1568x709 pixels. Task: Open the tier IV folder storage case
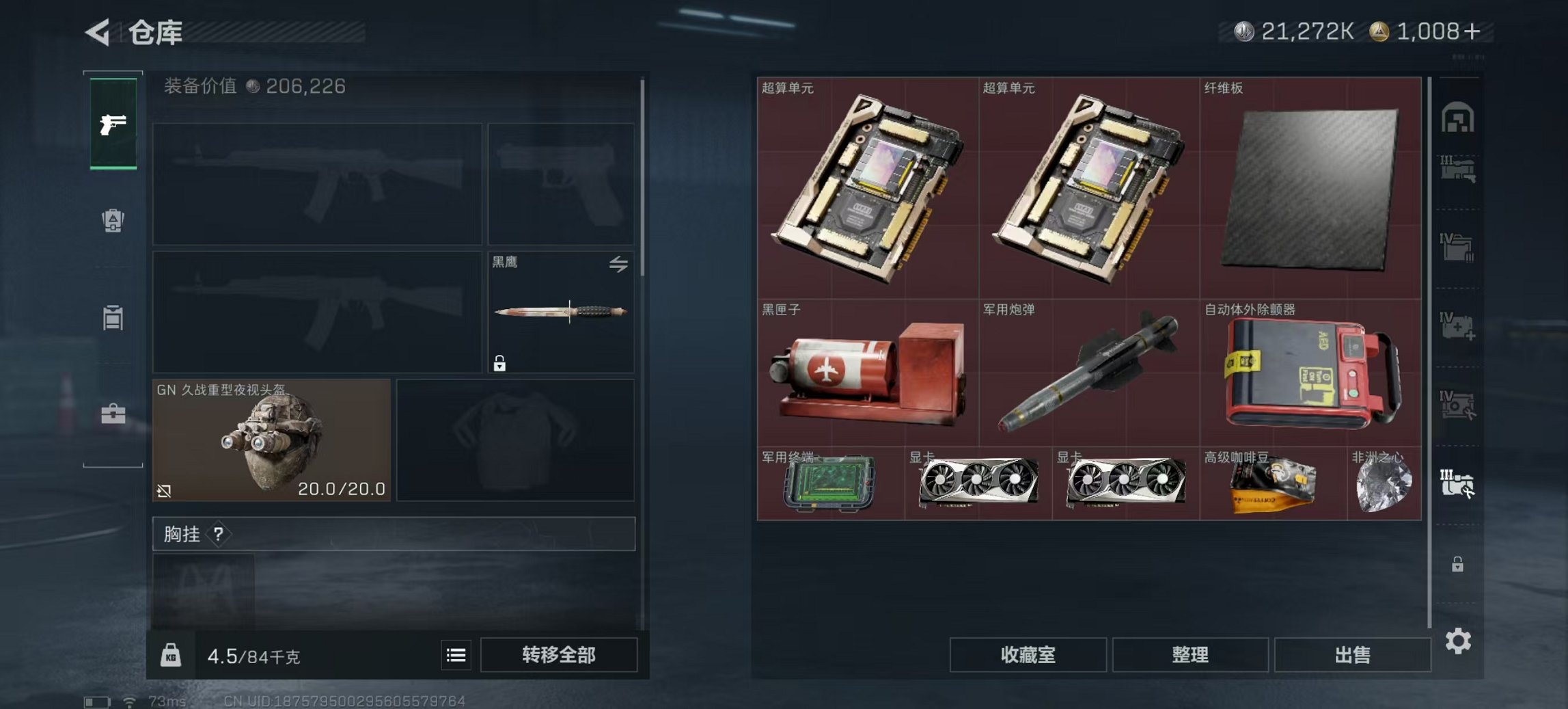pyautogui.click(x=1456, y=248)
